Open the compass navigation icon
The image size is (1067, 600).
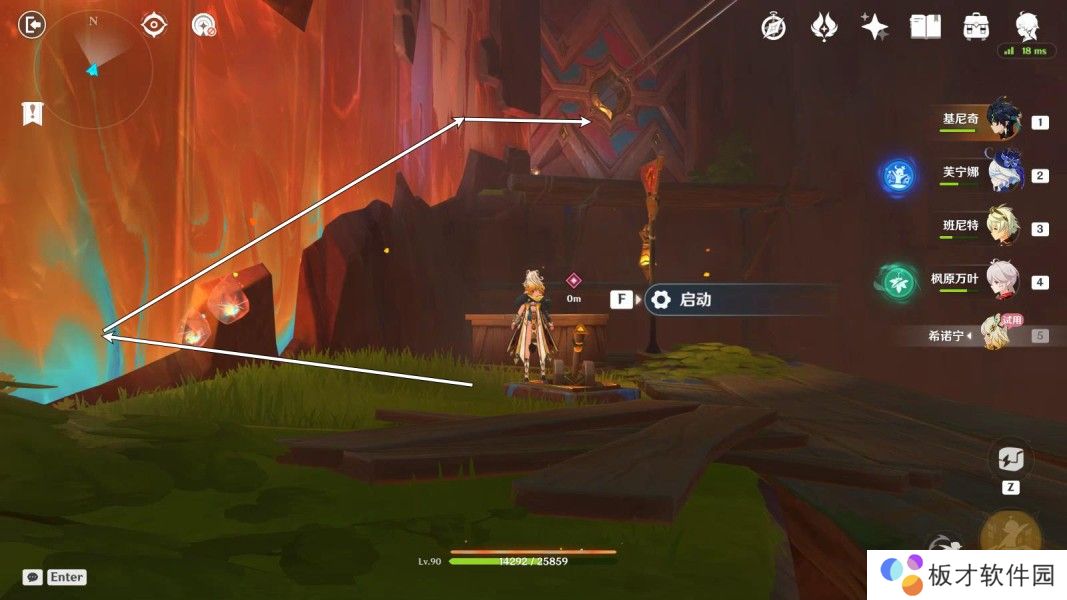(x=772, y=27)
